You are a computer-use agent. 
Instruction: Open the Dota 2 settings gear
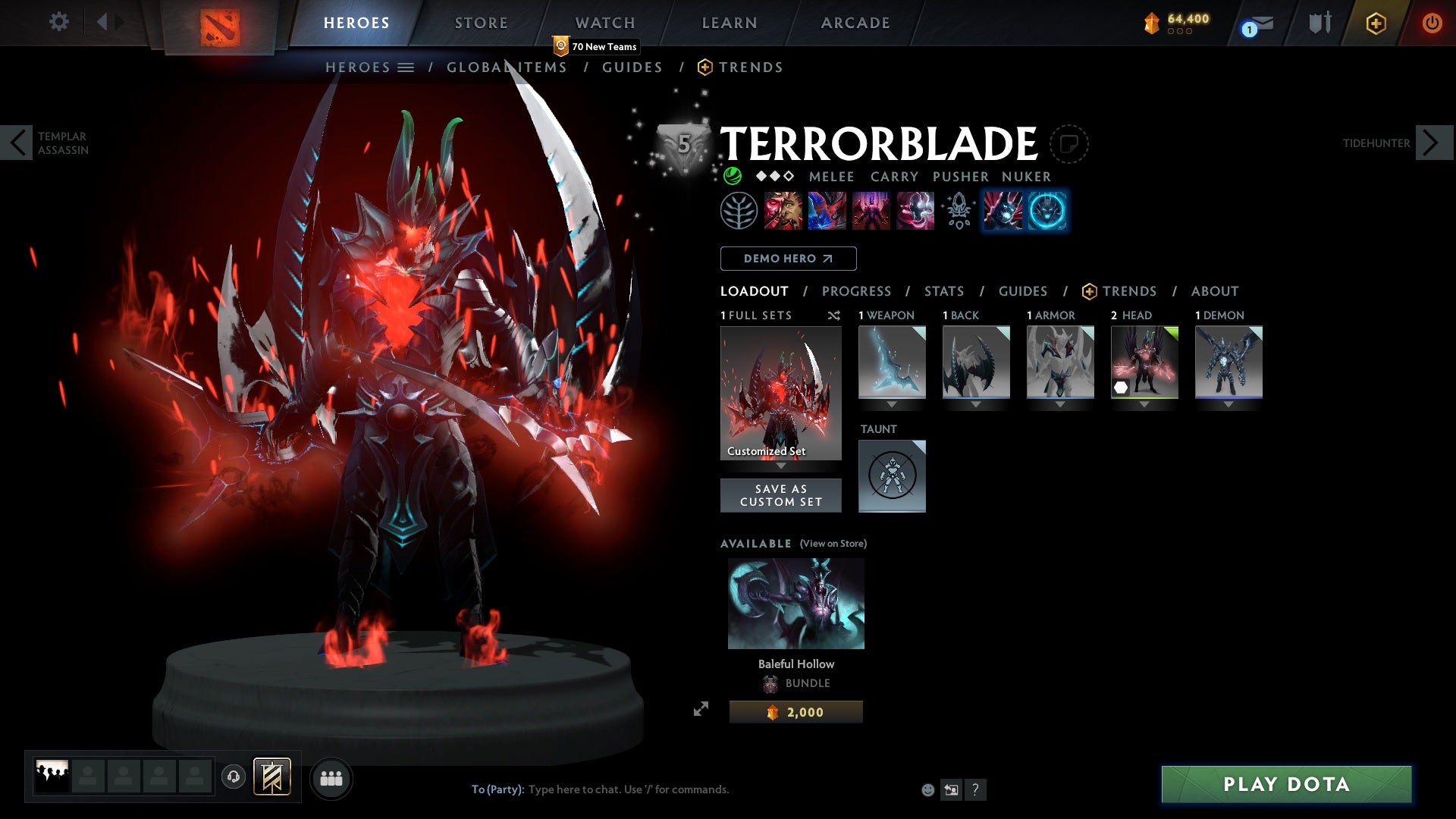(59, 22)
